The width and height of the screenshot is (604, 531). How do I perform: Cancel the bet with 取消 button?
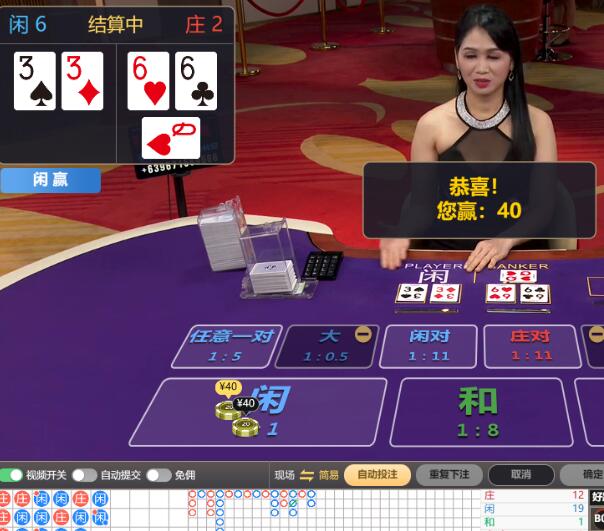point(520,475)
